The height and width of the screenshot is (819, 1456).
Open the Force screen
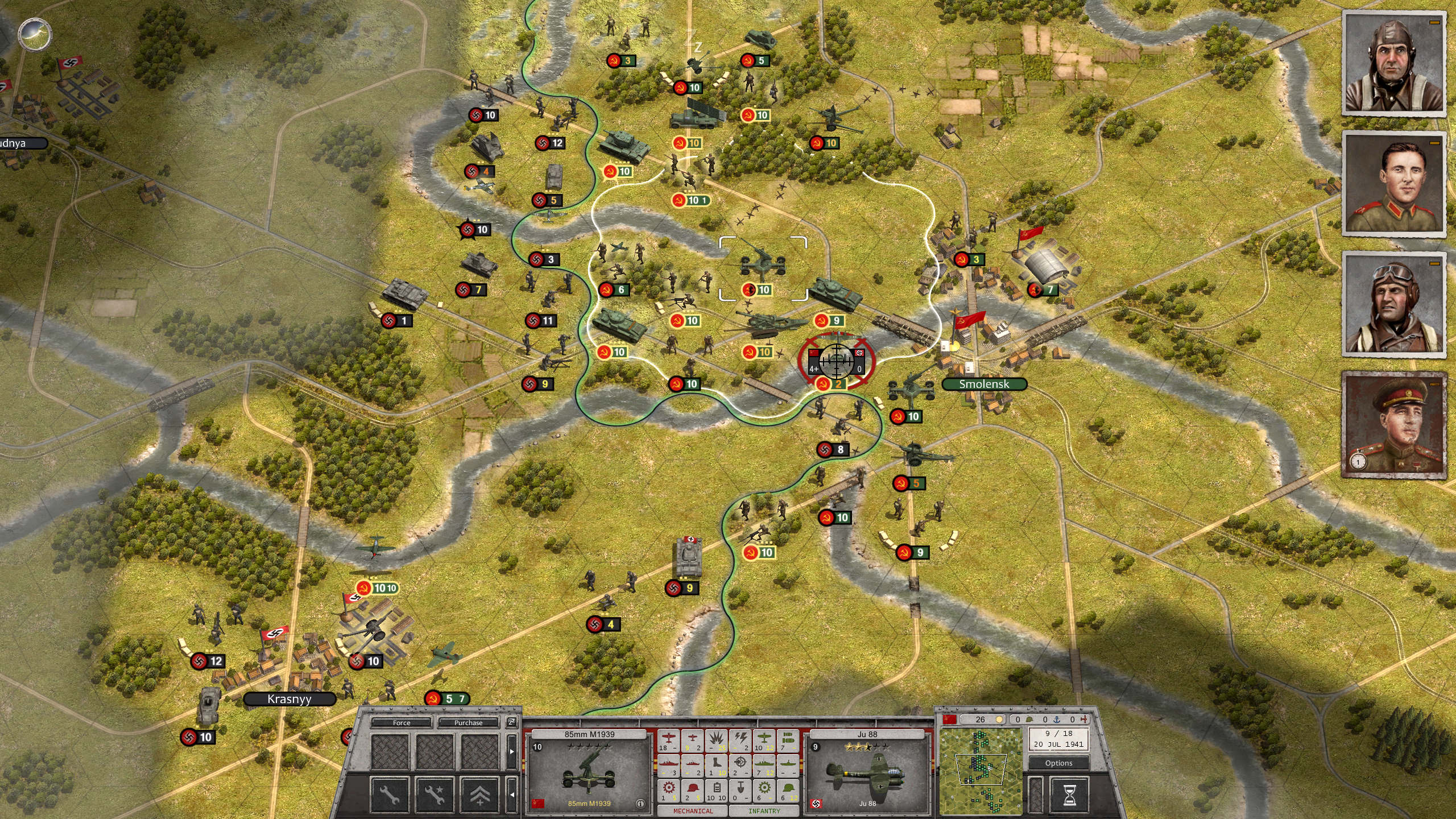(x=402, y=723)
